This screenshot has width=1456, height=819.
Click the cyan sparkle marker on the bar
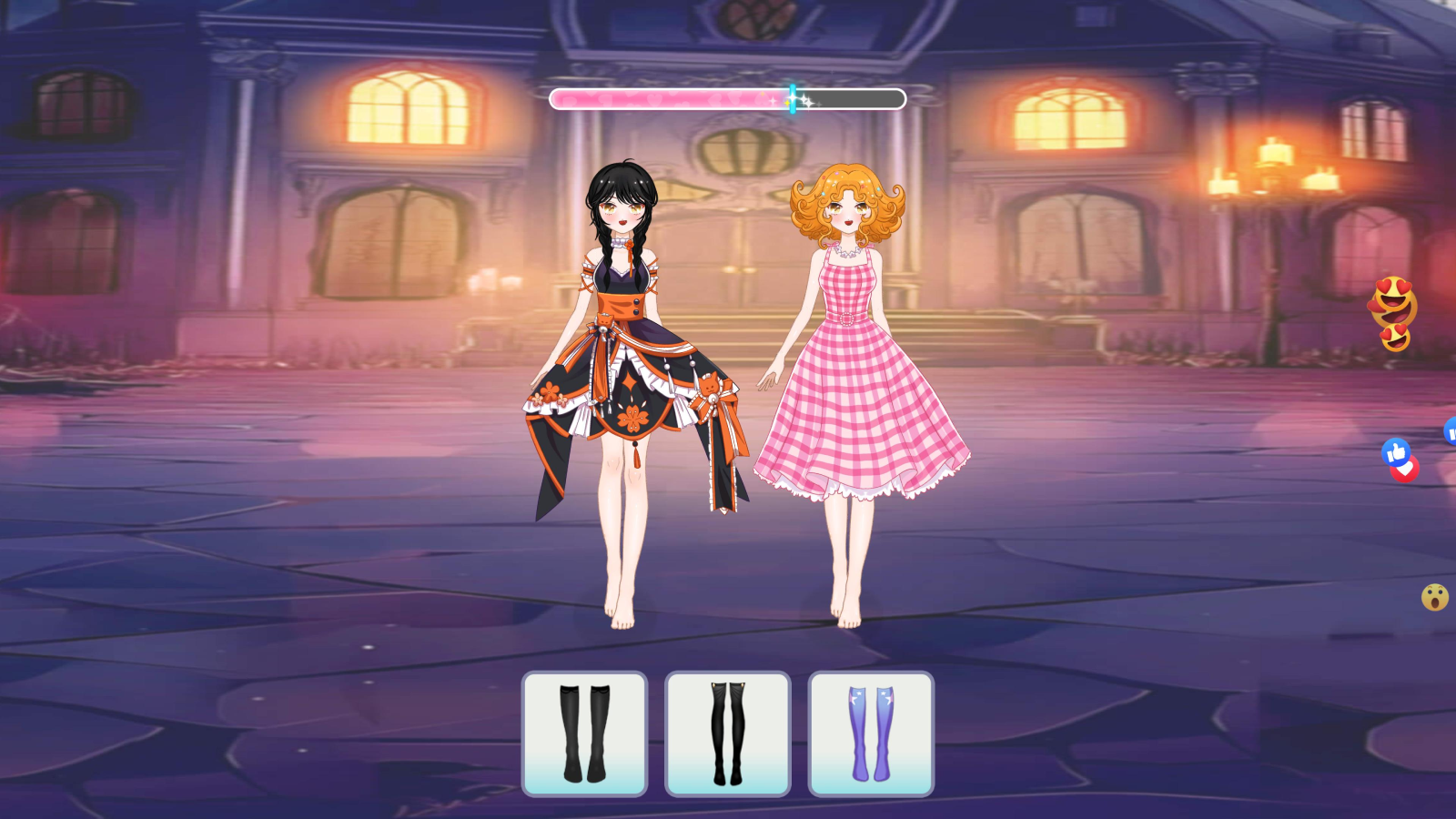tap(793, 97)
